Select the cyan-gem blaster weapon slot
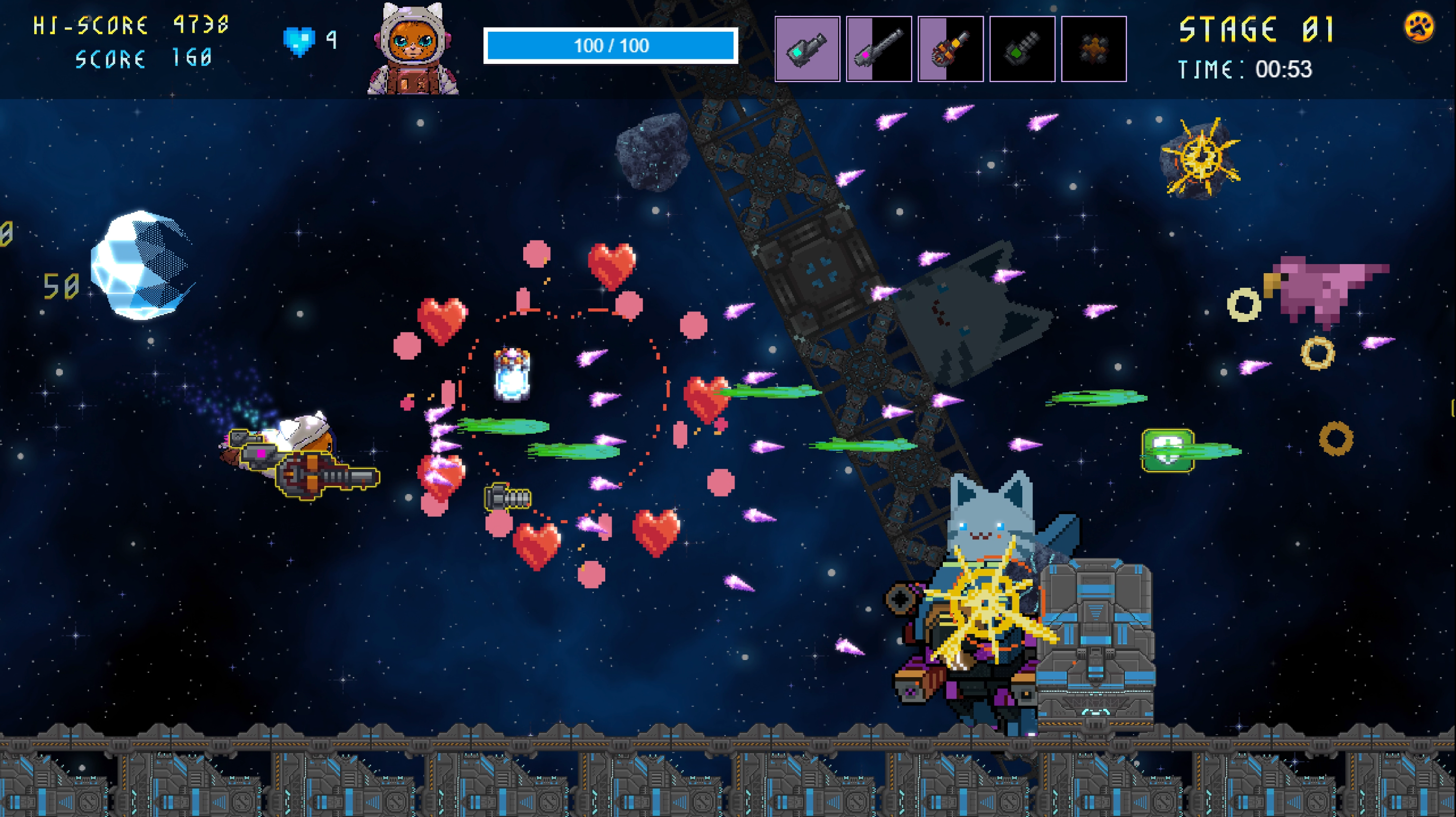Viewport: 1456px width, 817px height. [806, 49]
